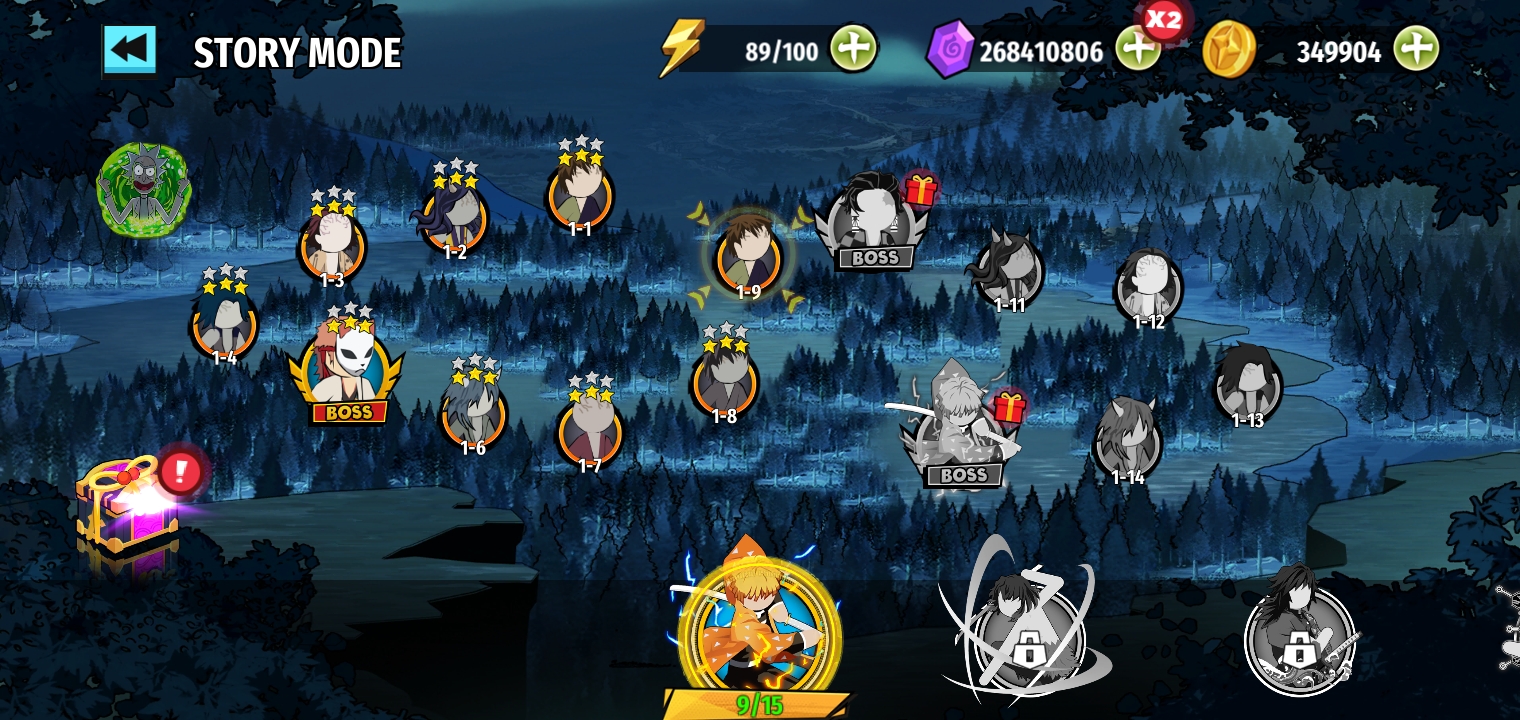Buy more purple gems with the plus button
This screenshot has height=720, width=1520.
(x=1136, y=48)
